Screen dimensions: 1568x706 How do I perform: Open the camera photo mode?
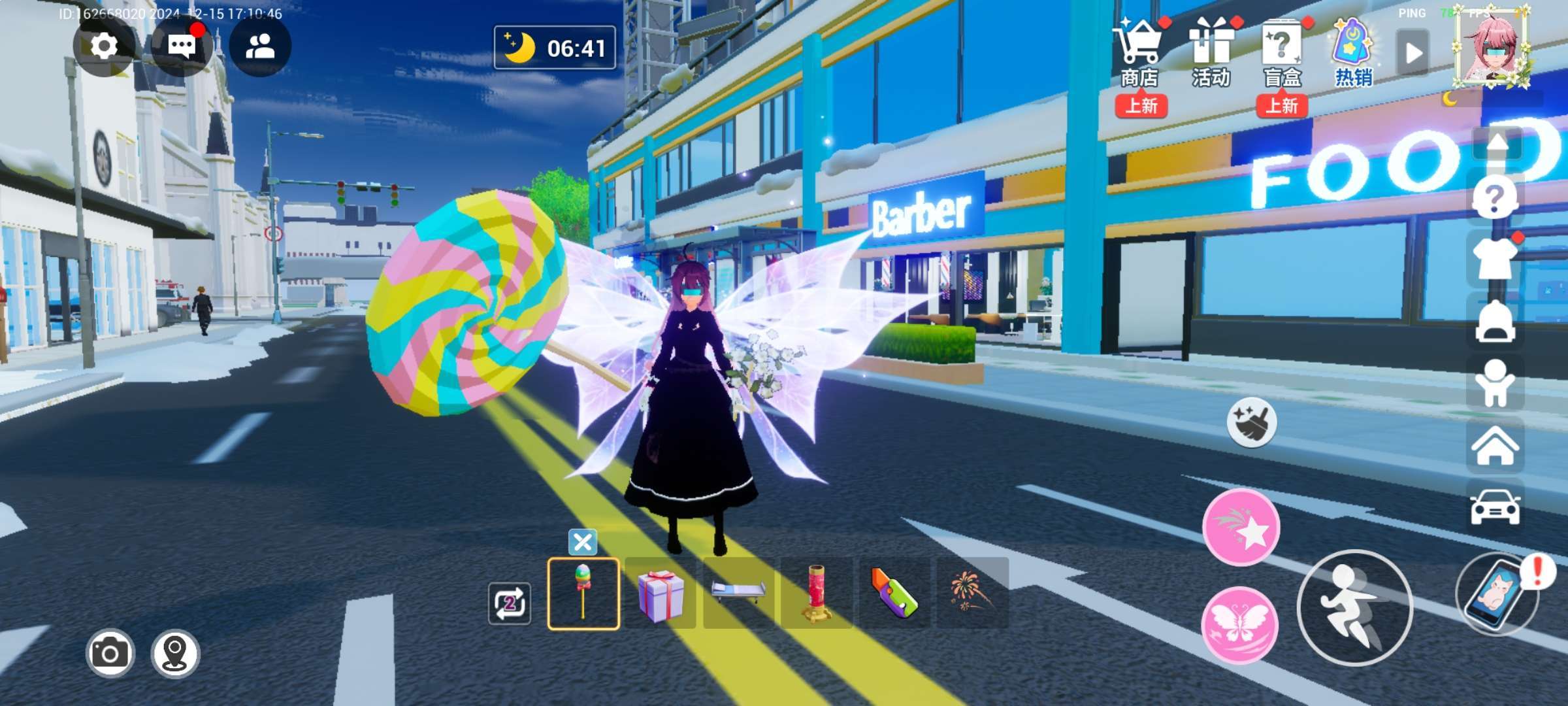(110, 653)
